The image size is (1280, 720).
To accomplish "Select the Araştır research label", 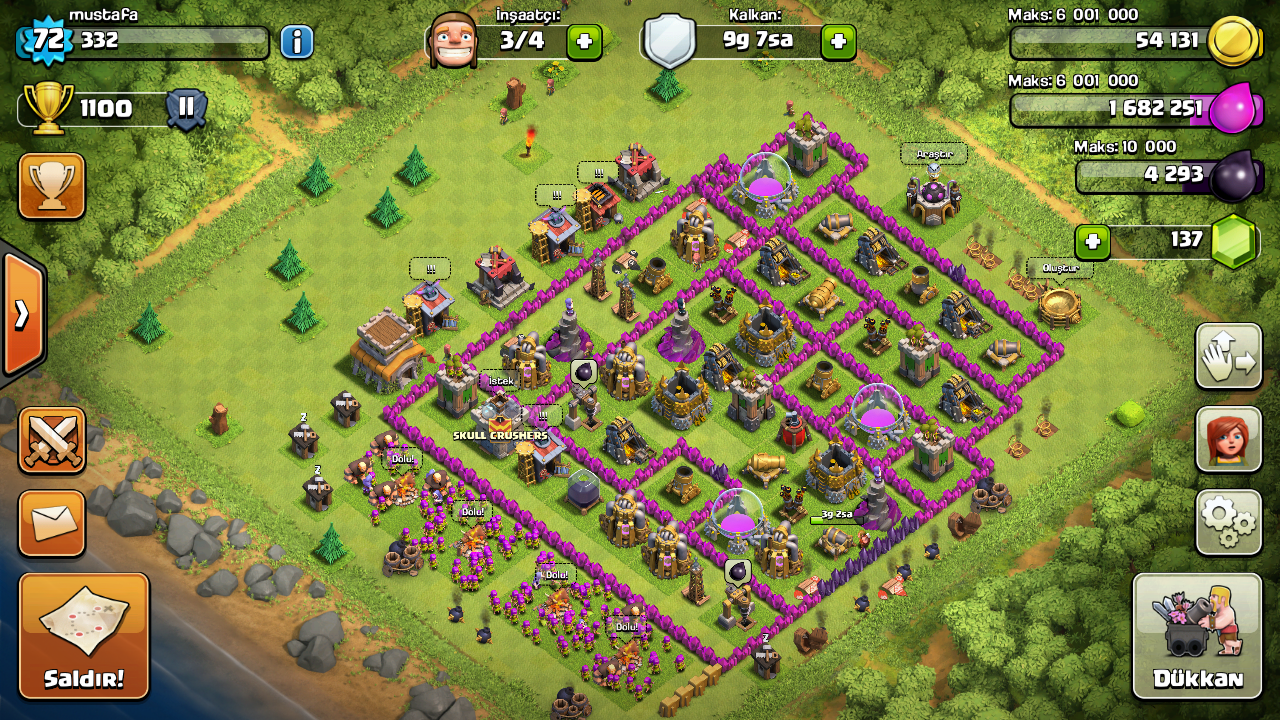I will [x=934, y=154].
